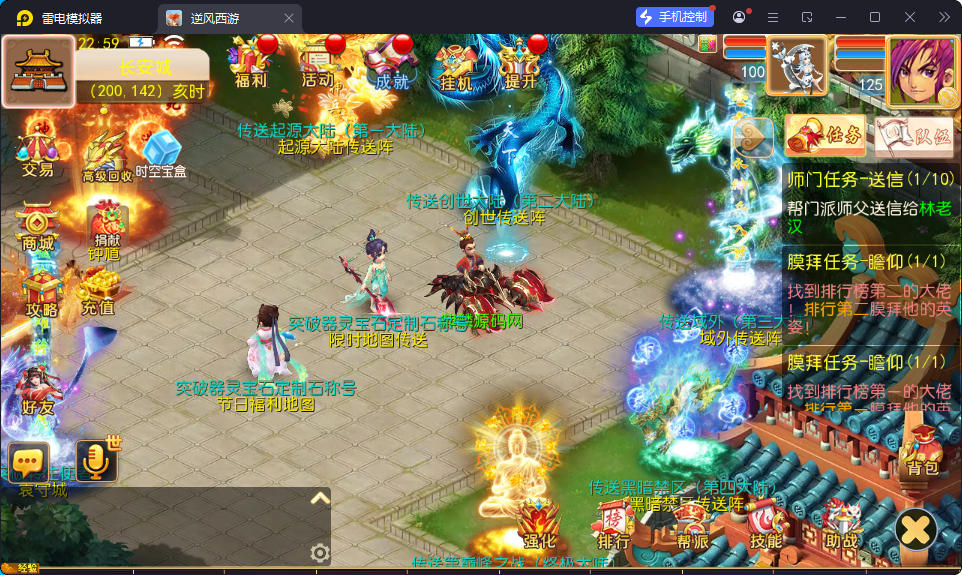
Task: Switch to the 任务 quest tab
Action: (825, 135)
